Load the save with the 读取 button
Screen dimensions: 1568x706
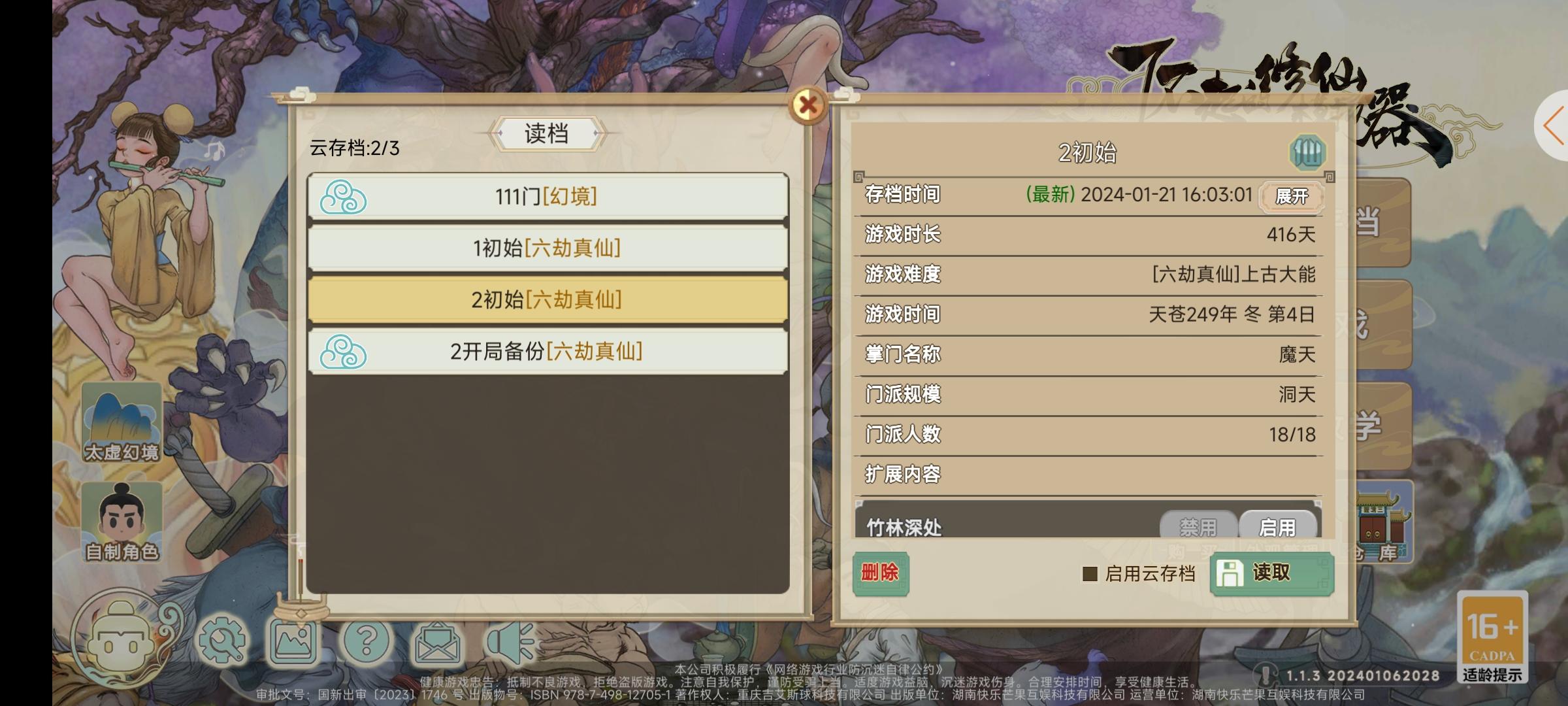click(1271, 572)
